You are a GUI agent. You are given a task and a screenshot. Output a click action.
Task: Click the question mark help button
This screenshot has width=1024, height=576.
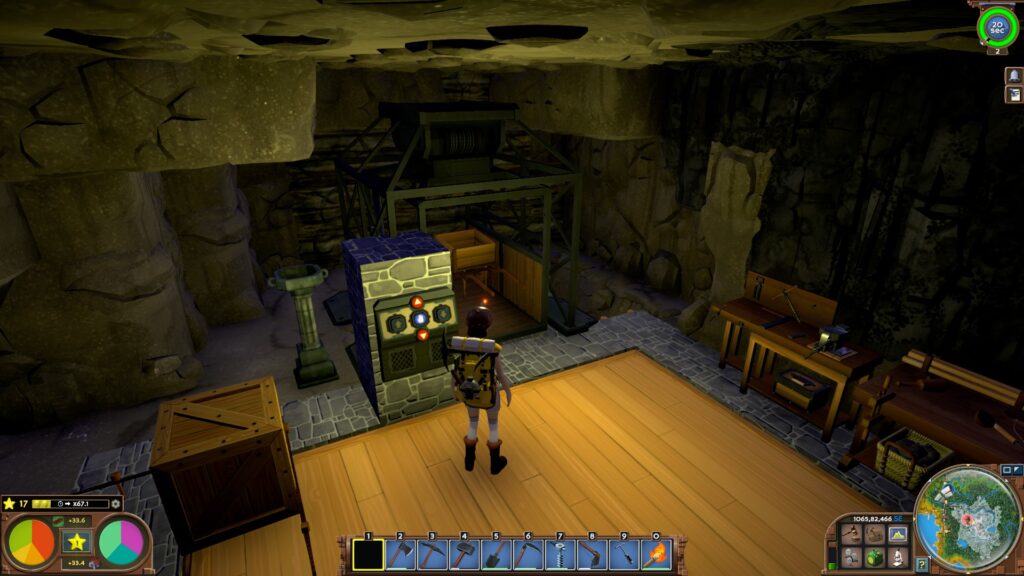(x=921, y=565)
